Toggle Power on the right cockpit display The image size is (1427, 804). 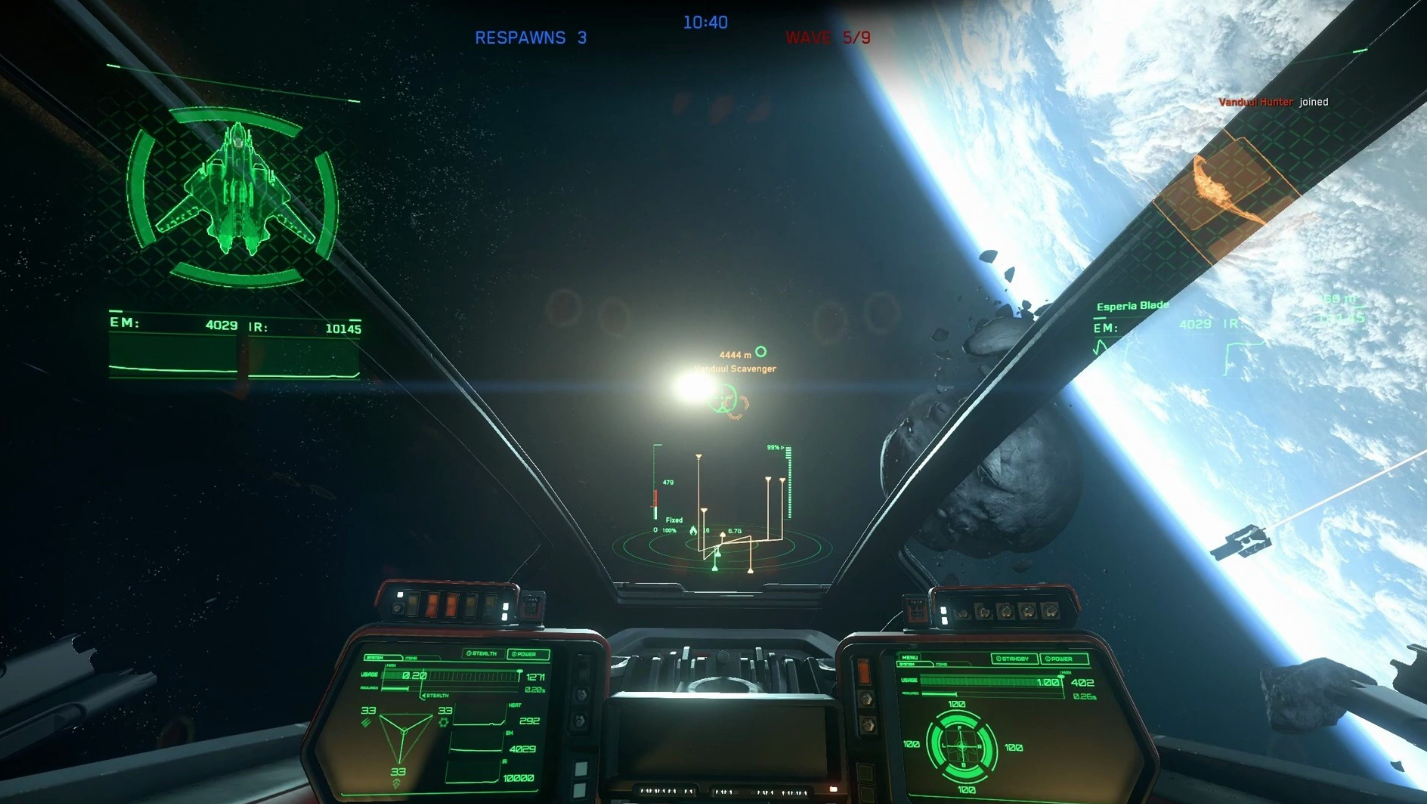coord(1063,659)
